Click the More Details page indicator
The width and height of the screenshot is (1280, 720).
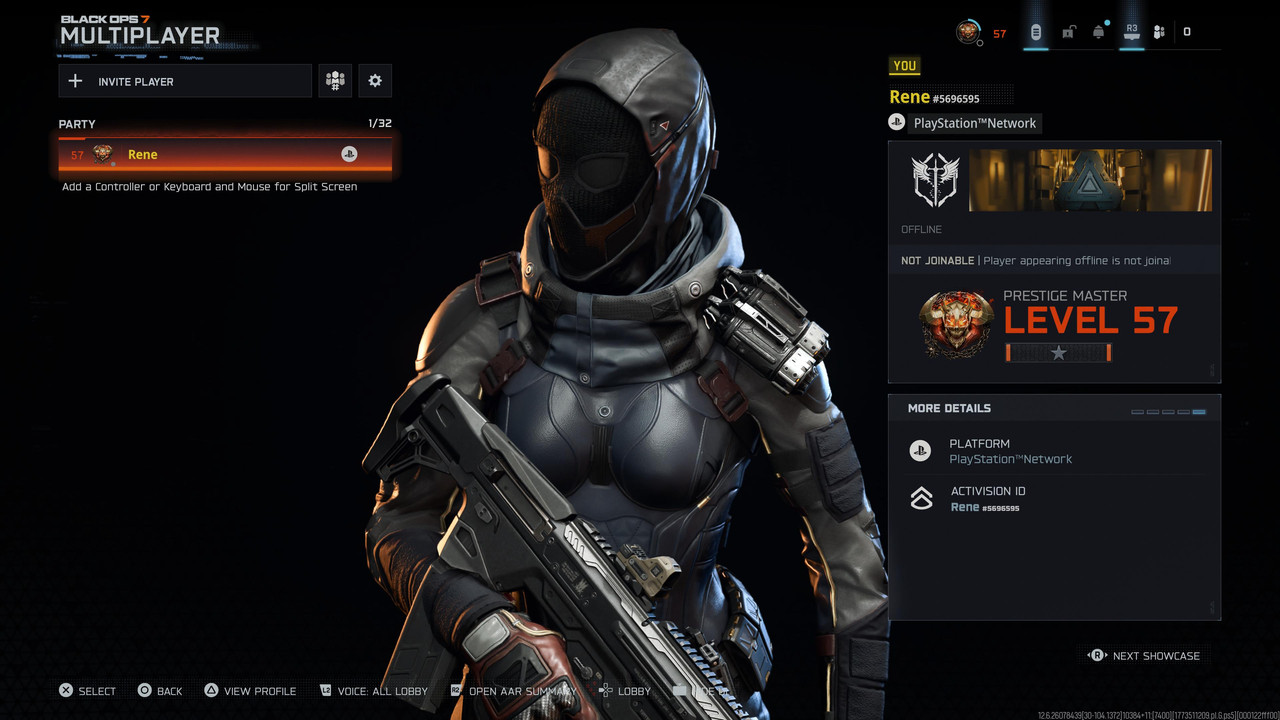pyautogui.click(x=1168, y=411)
